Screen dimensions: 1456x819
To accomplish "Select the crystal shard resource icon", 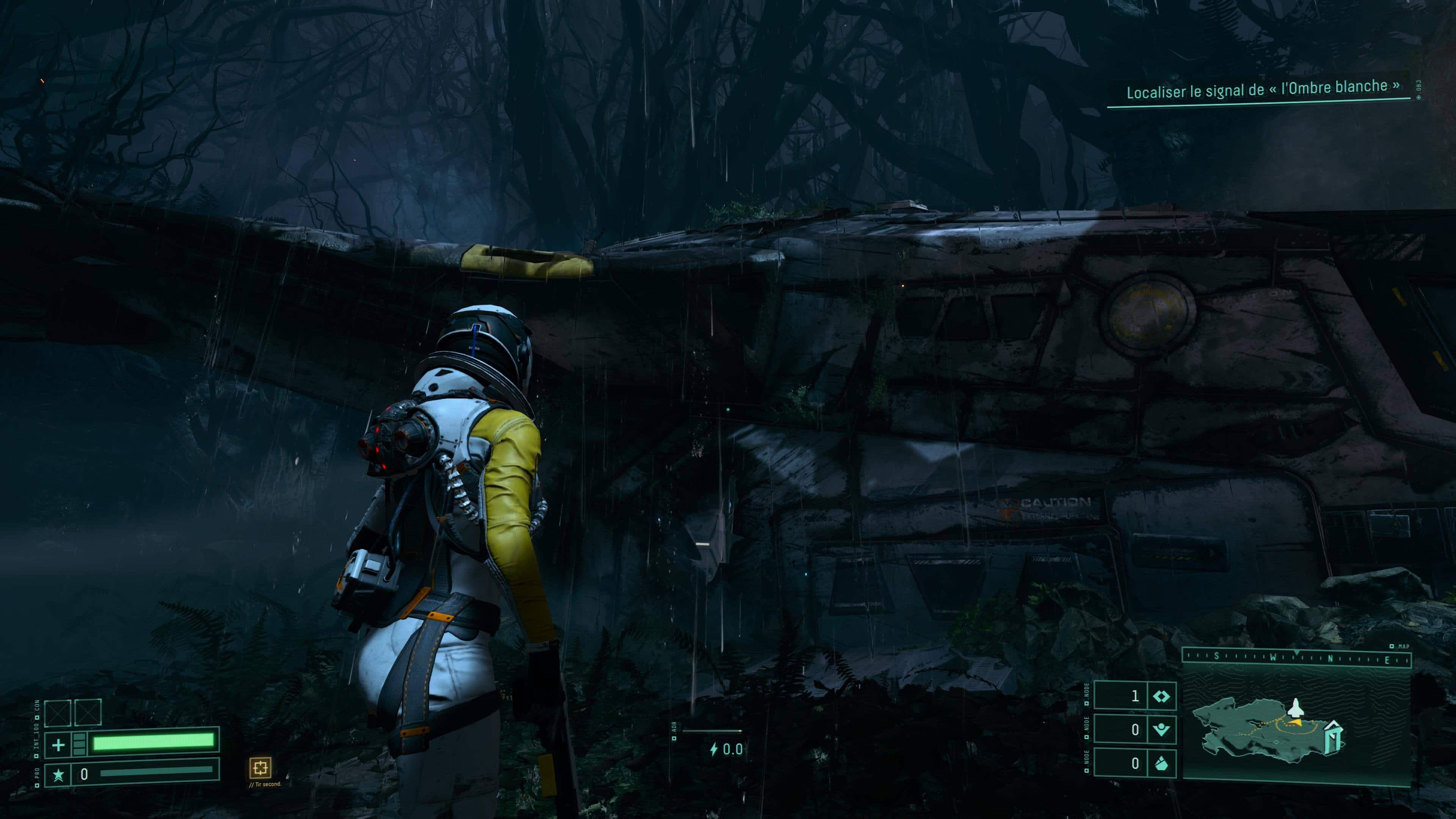I will click(1161, 764).
